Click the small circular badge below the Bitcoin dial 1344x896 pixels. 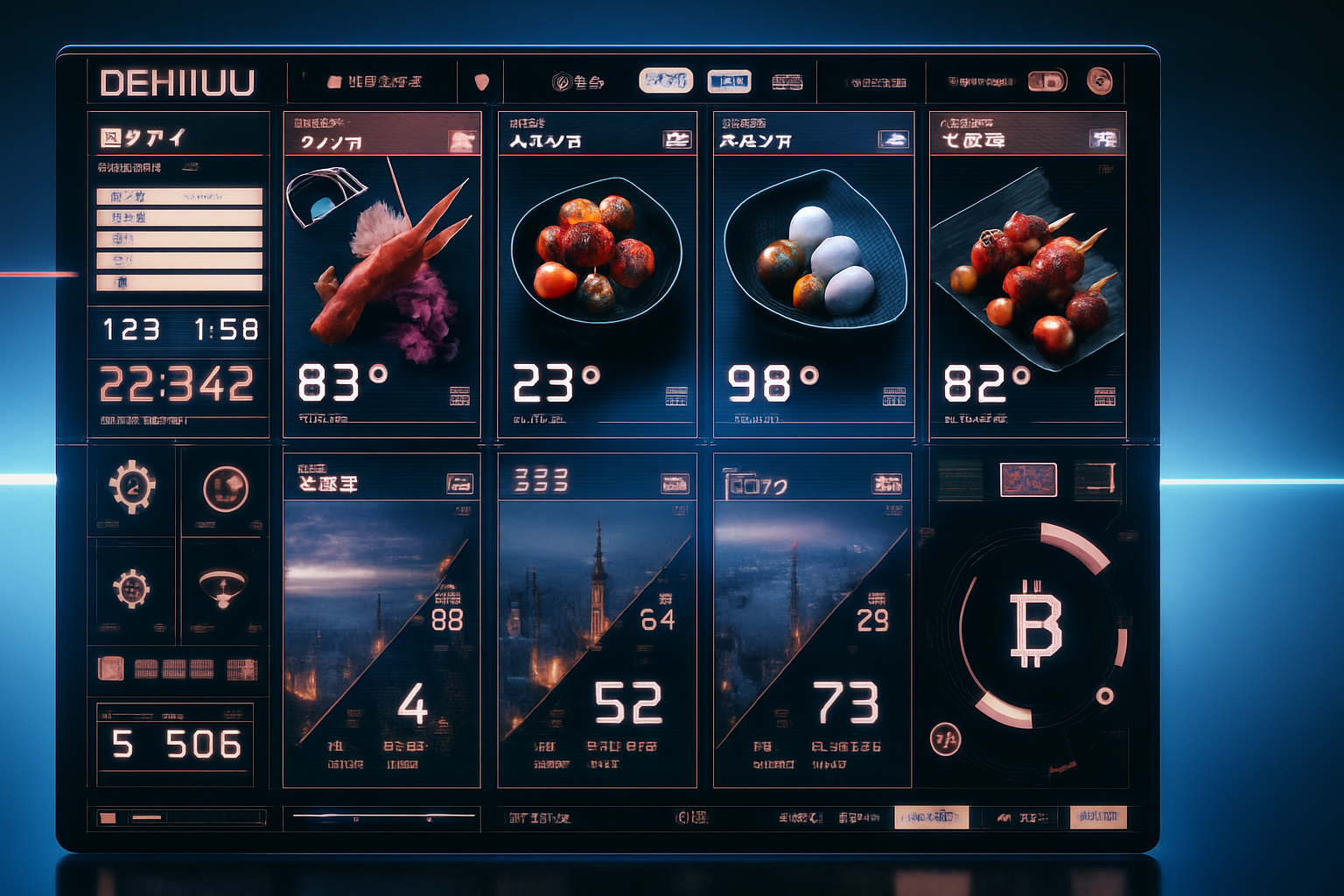click(945, 740)
